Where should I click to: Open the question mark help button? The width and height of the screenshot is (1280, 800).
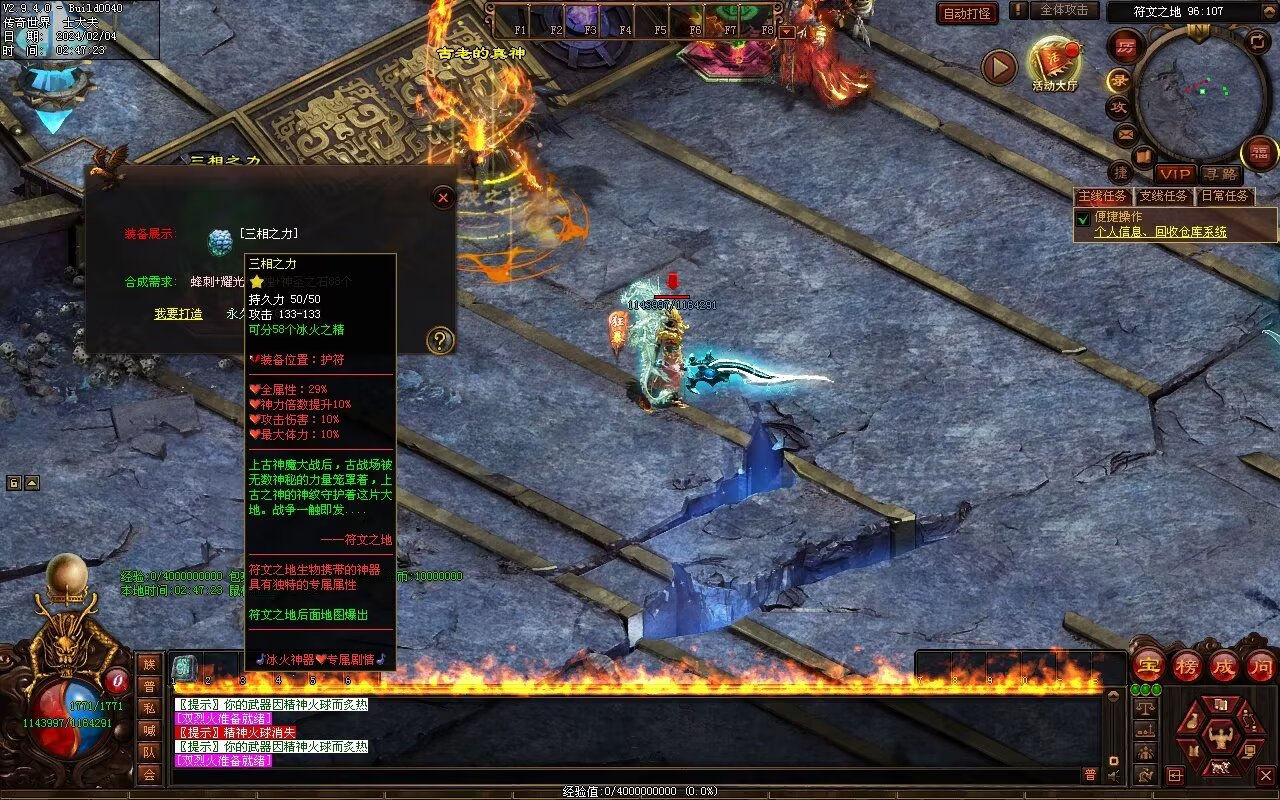click(440, 340)
